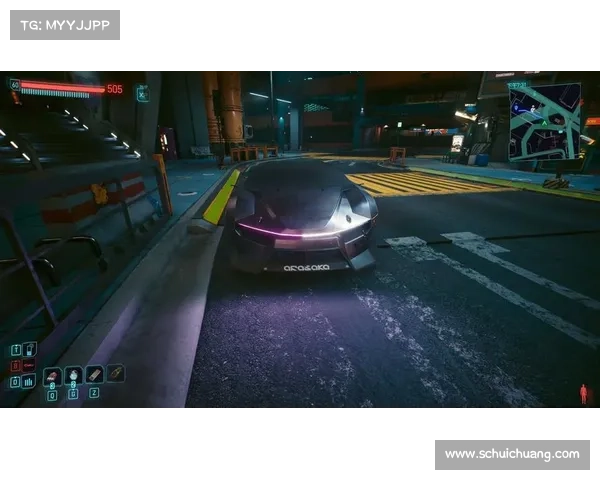Open the www.schuichuang.com watermark link
The width and height of the screenshot is (600, 480).
[512, 454]
